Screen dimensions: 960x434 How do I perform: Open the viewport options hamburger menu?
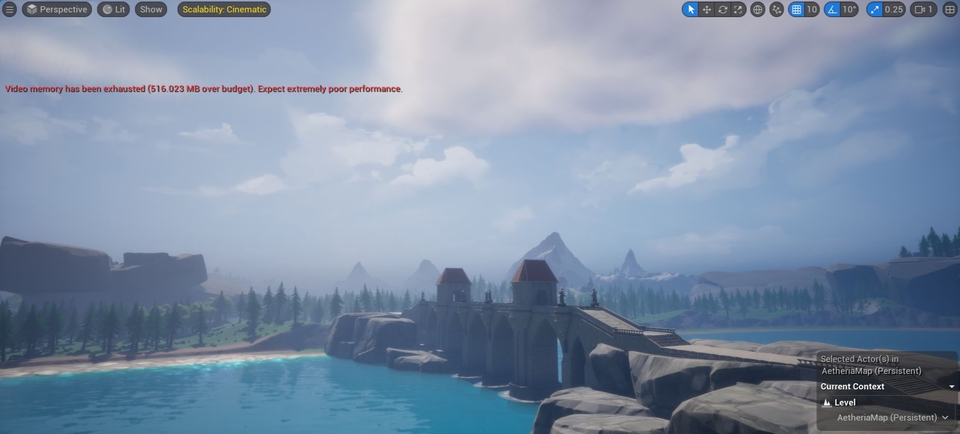click(x=10, y=9)
